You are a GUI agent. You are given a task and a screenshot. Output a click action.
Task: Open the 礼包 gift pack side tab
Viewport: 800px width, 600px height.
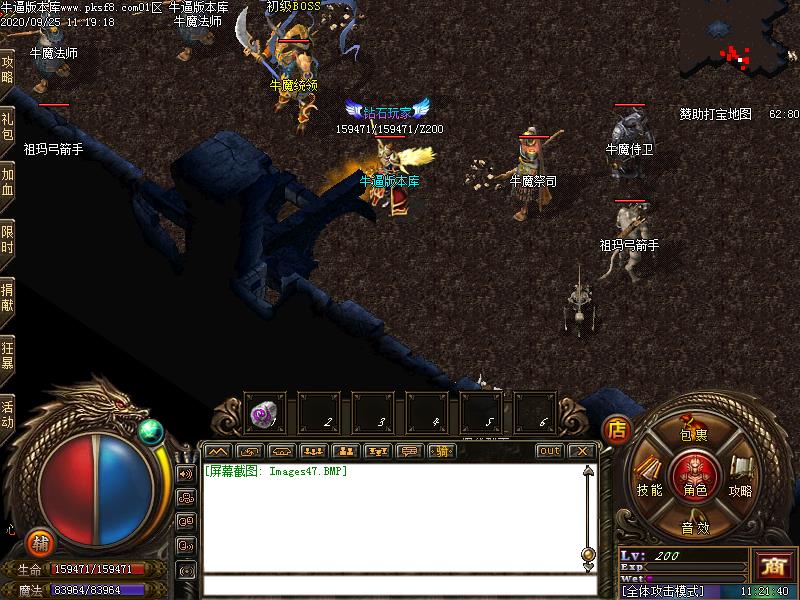click(7, 127)
